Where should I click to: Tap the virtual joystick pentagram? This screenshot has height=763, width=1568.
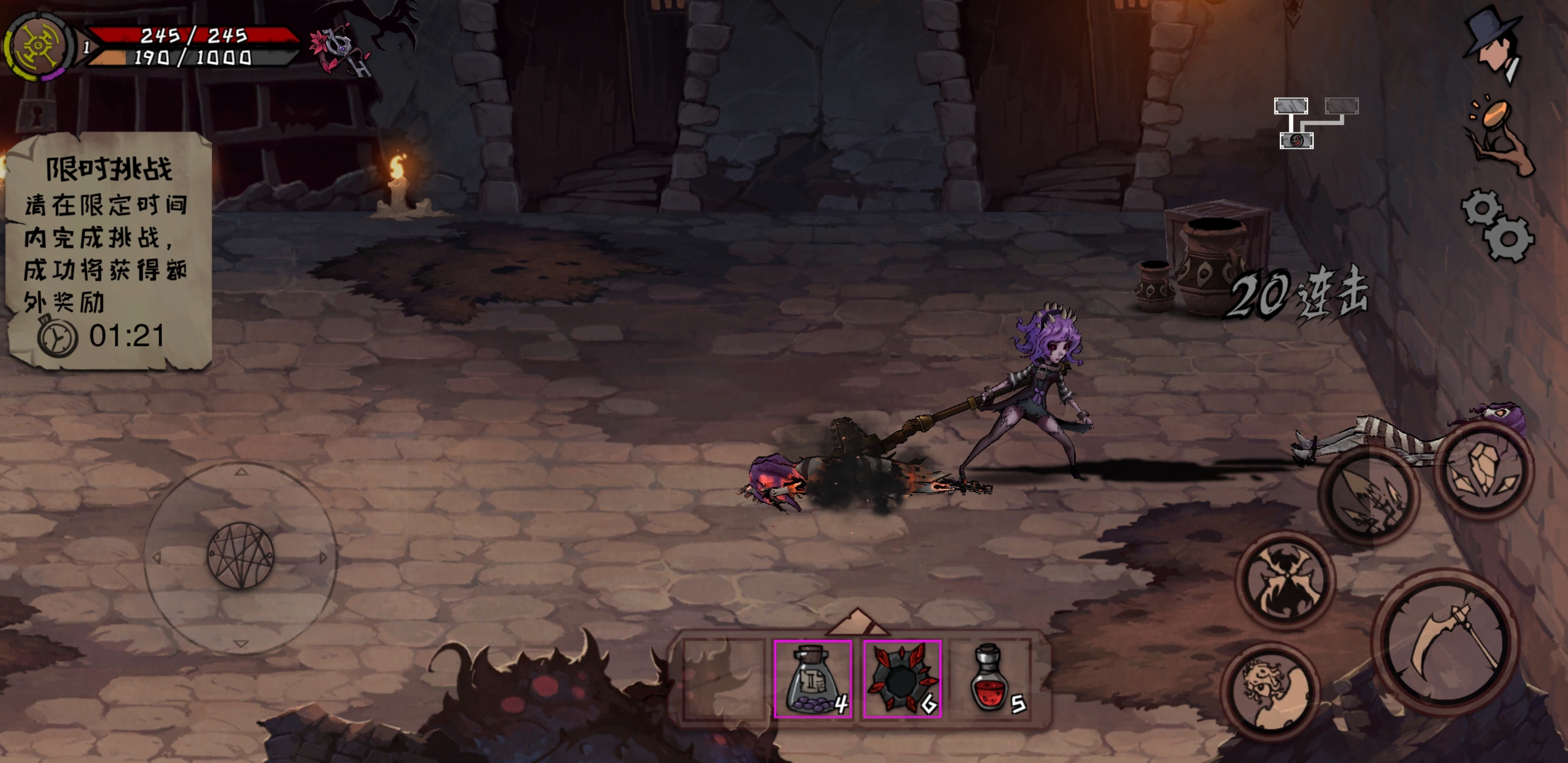(x=241, y=555)
